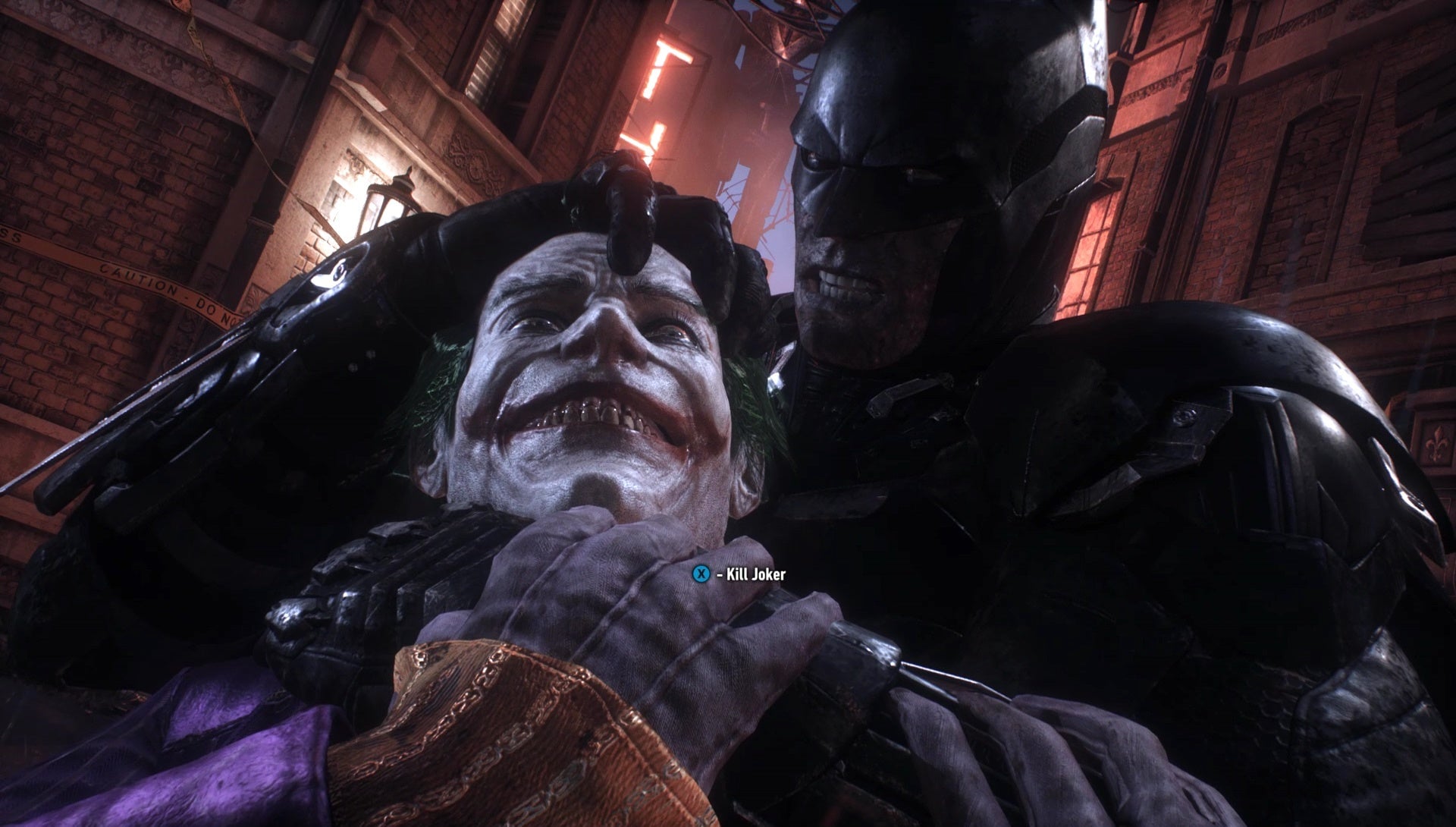Click the glowing street lantern on the left

pos(387,197)
